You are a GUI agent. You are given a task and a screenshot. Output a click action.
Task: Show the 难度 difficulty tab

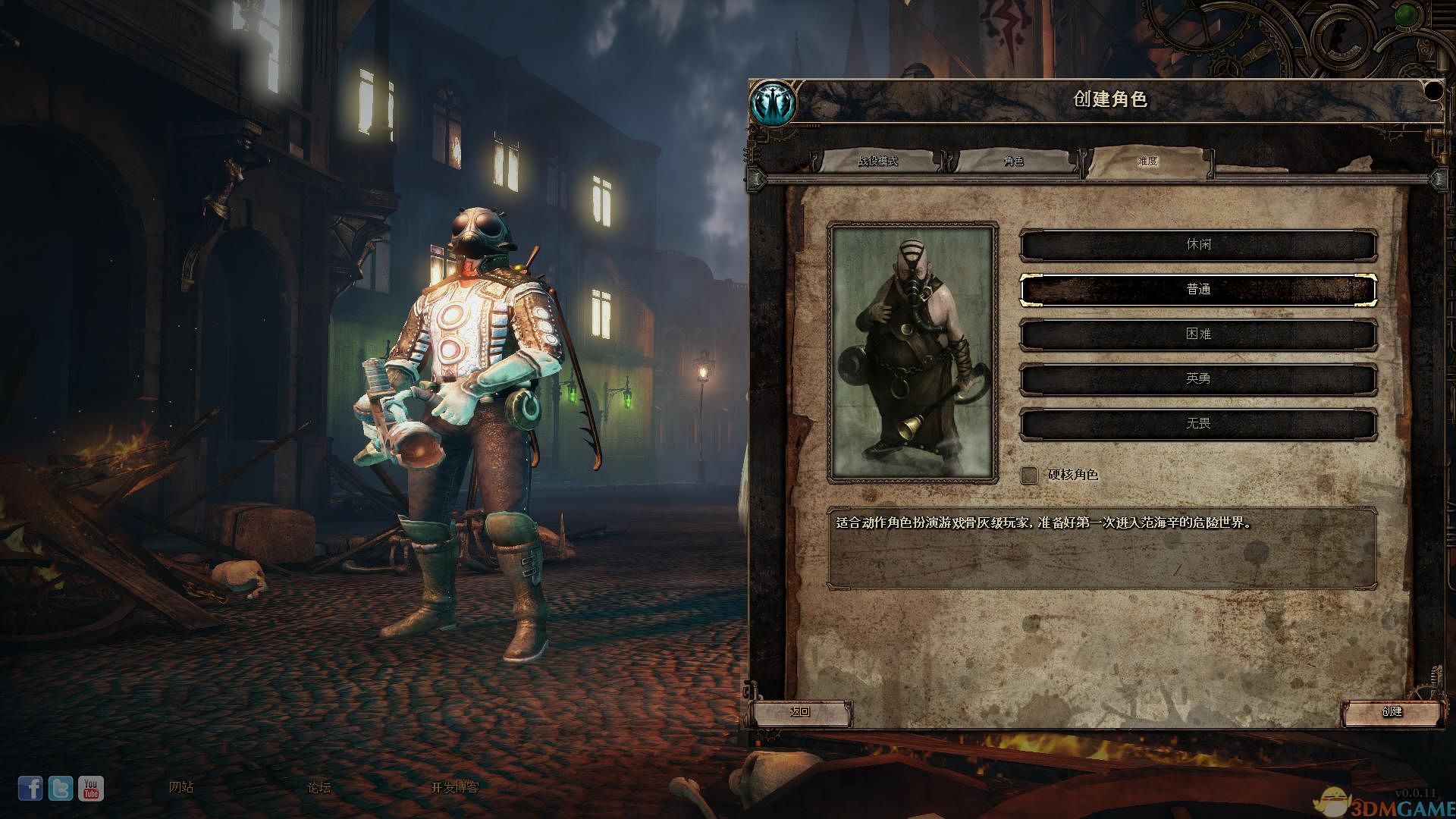click(1147, 162)
